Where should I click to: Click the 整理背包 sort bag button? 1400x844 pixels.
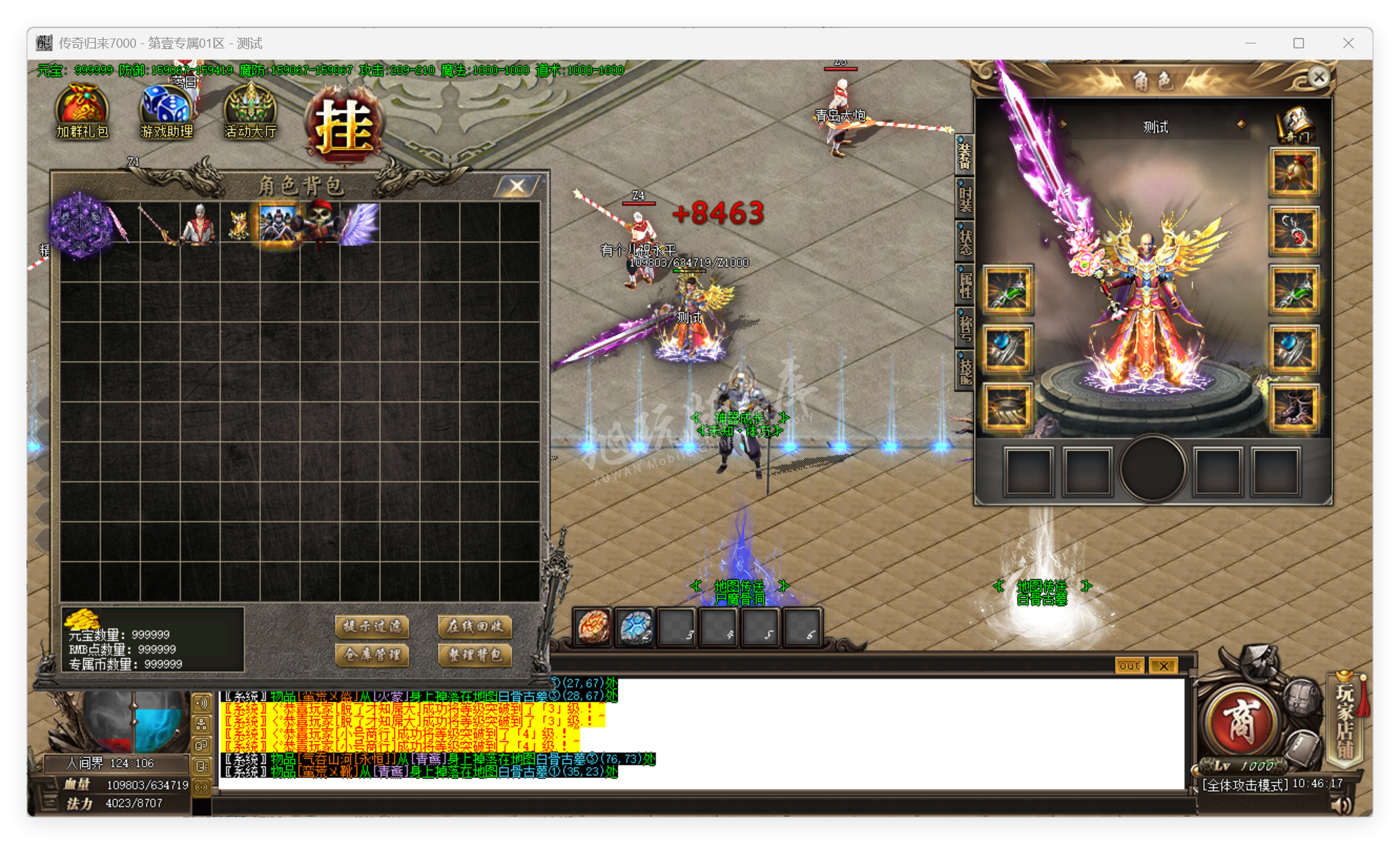click(474, 656)
